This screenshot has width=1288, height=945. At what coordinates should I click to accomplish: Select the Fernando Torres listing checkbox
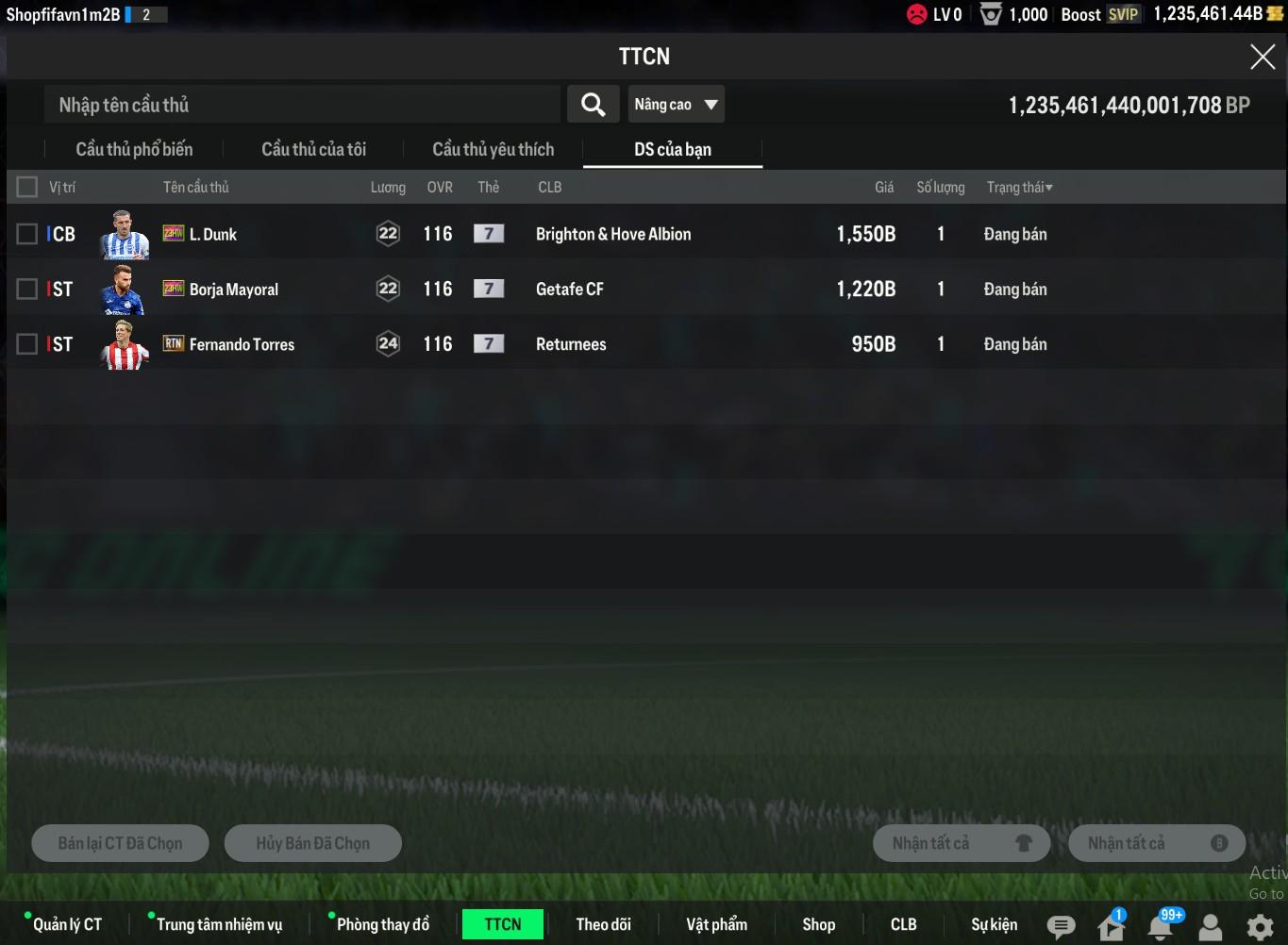[x=27, y=344]
